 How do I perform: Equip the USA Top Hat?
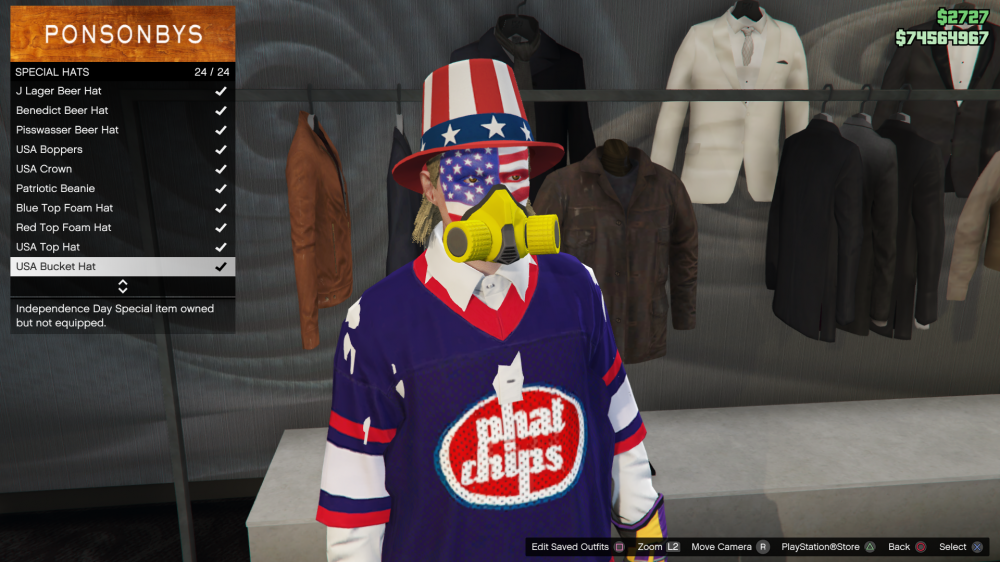pyautogui.click(x=122, y=247)
